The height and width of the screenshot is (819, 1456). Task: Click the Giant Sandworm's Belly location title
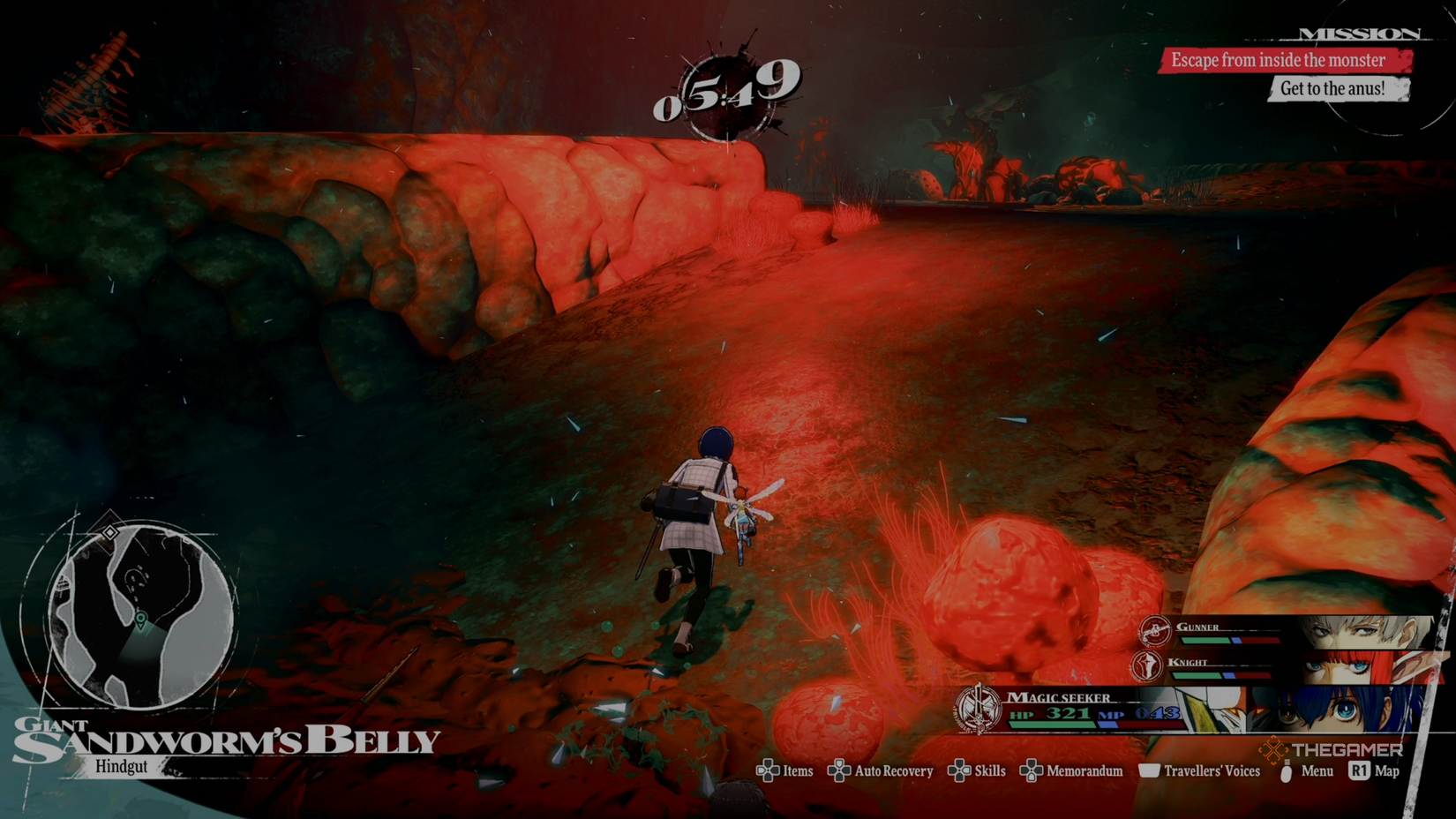pyautogui.click(x=225, y=740)
